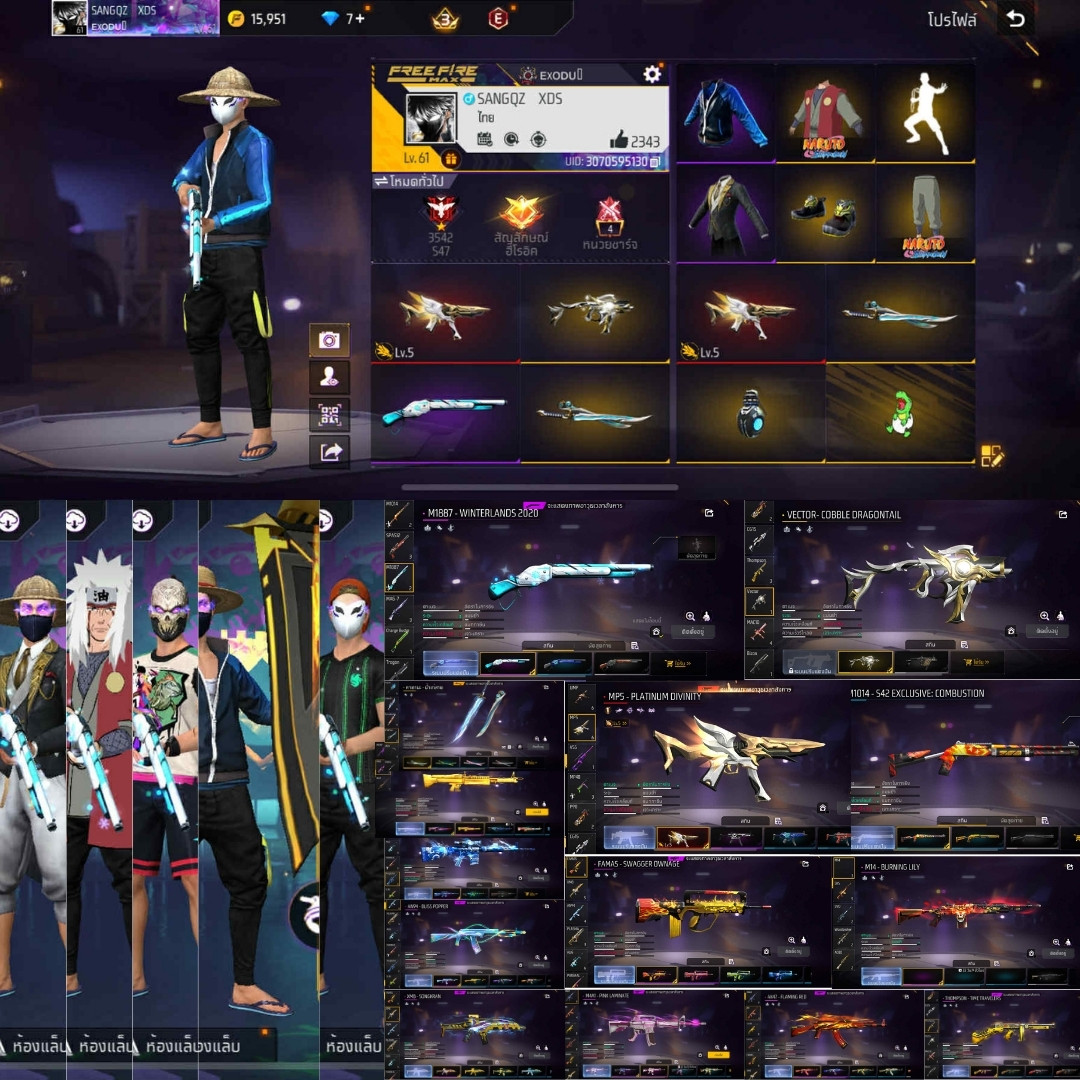This screenshot has height=1080, width=1080.
Task: Add diamonds with the plus button
Action: pyautogui.click(x=359, y=19)
